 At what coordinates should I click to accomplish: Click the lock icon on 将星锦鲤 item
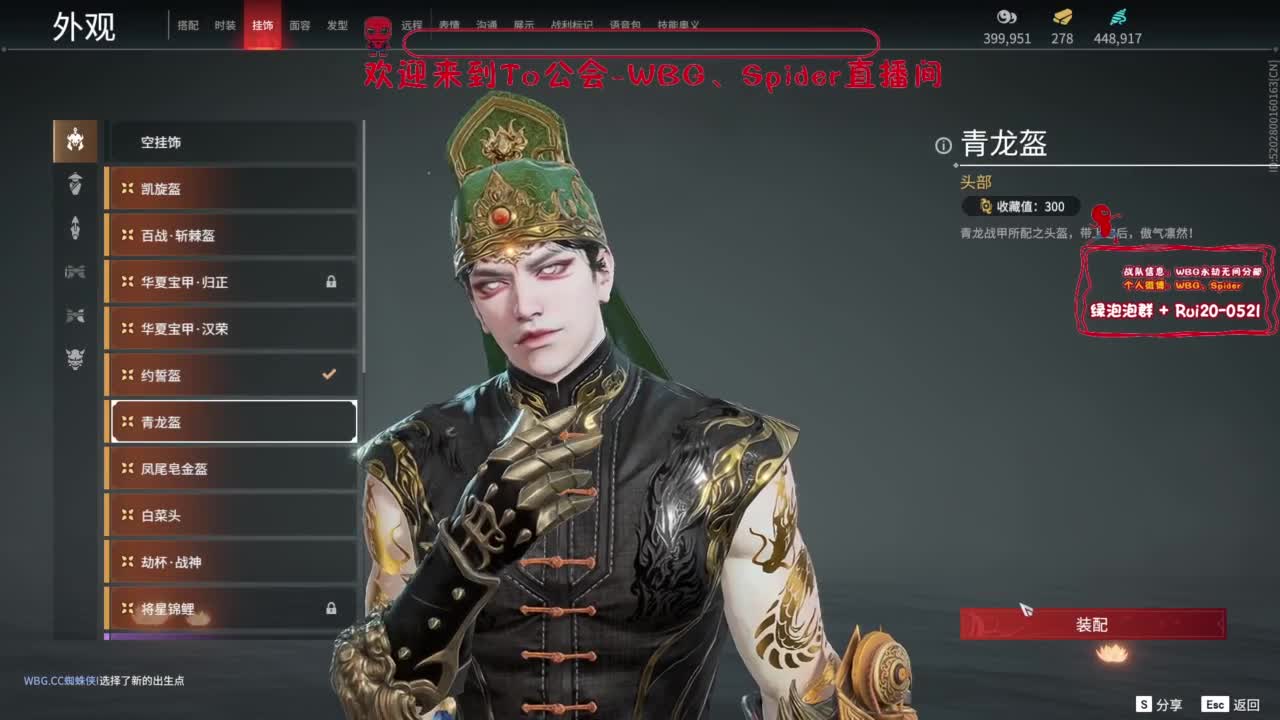(x=332, y=609)
